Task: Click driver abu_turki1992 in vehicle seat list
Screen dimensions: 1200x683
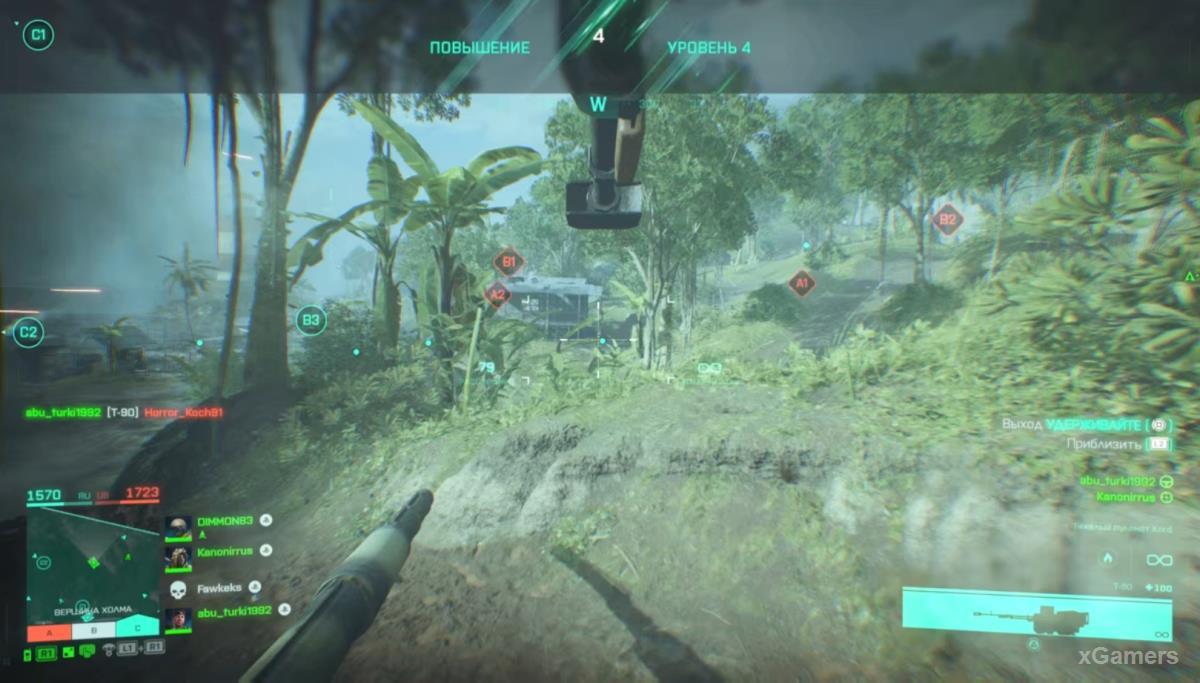Action: 1117,481
